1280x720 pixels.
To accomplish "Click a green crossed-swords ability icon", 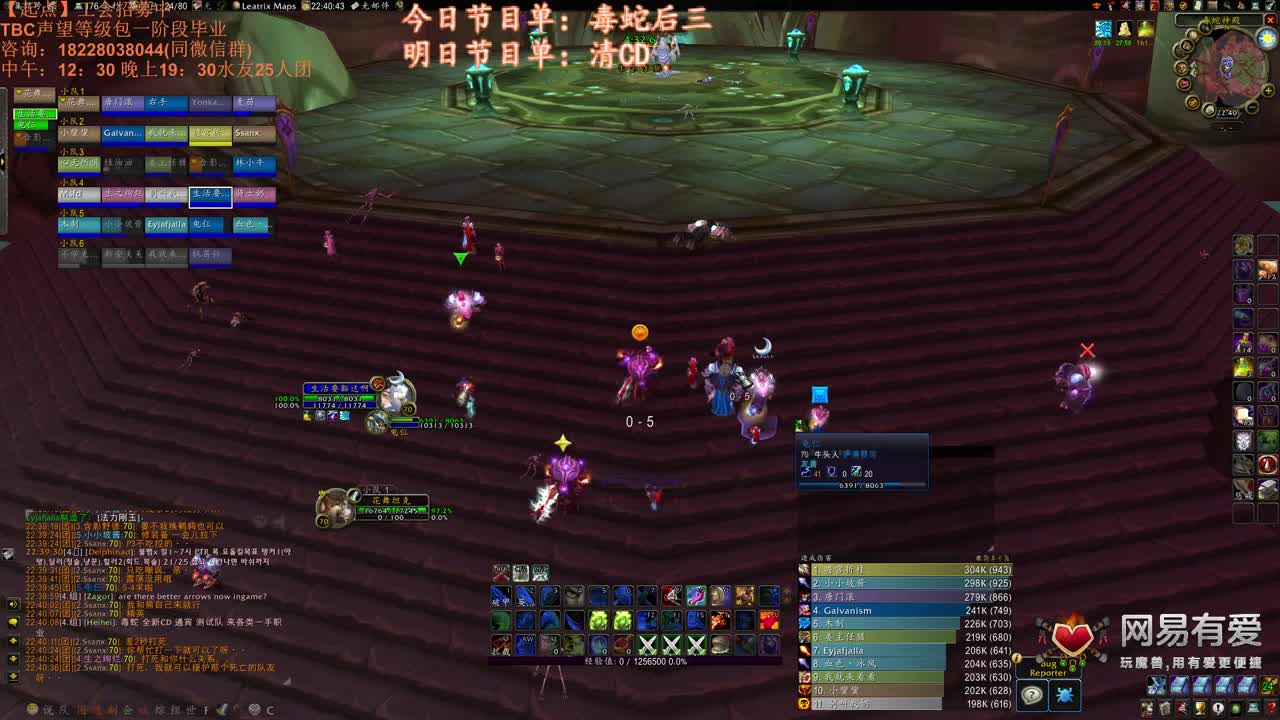I will coord(646,644).
